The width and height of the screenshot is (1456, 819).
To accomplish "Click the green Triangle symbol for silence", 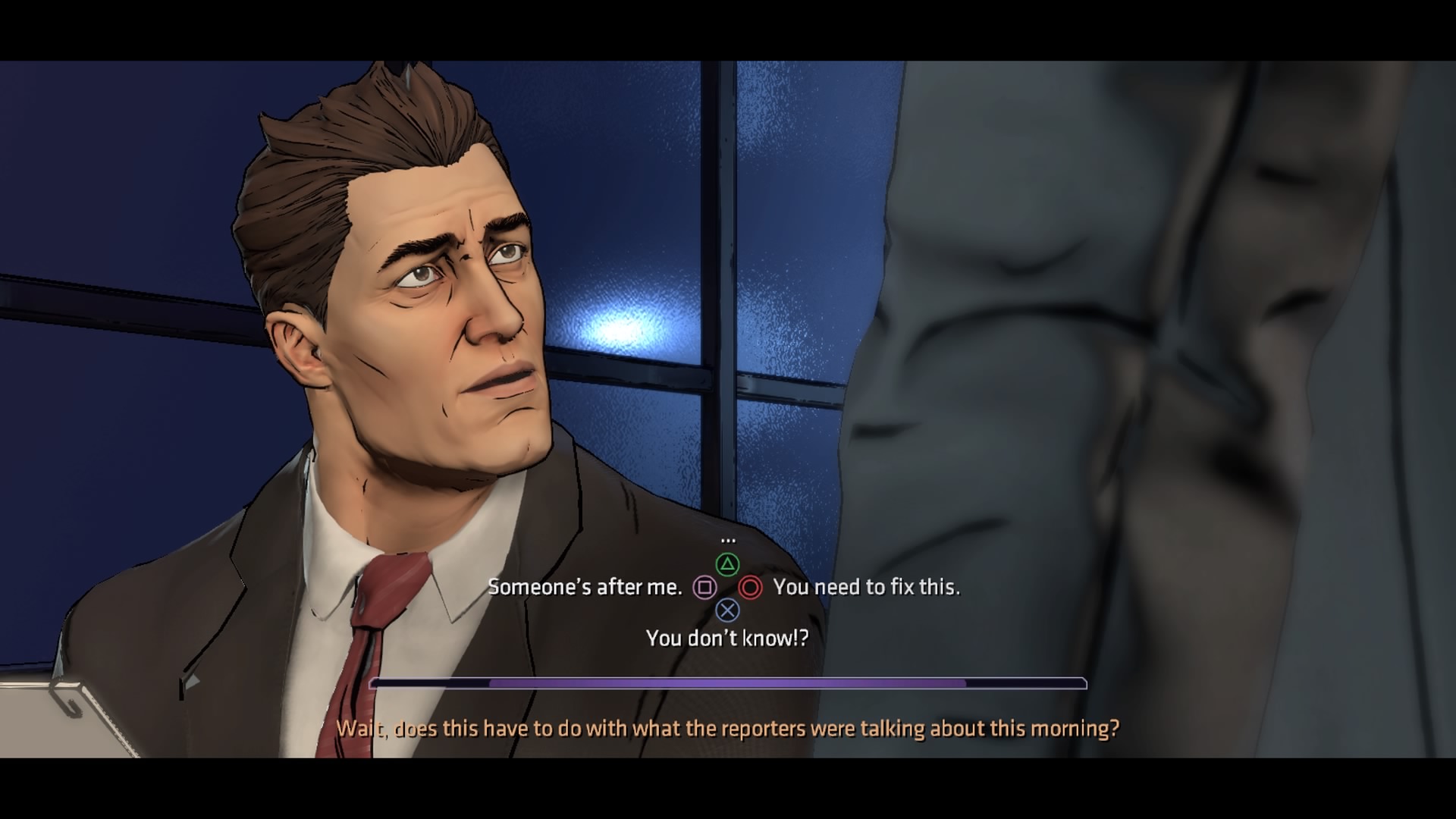I will [x=728, y=564].
